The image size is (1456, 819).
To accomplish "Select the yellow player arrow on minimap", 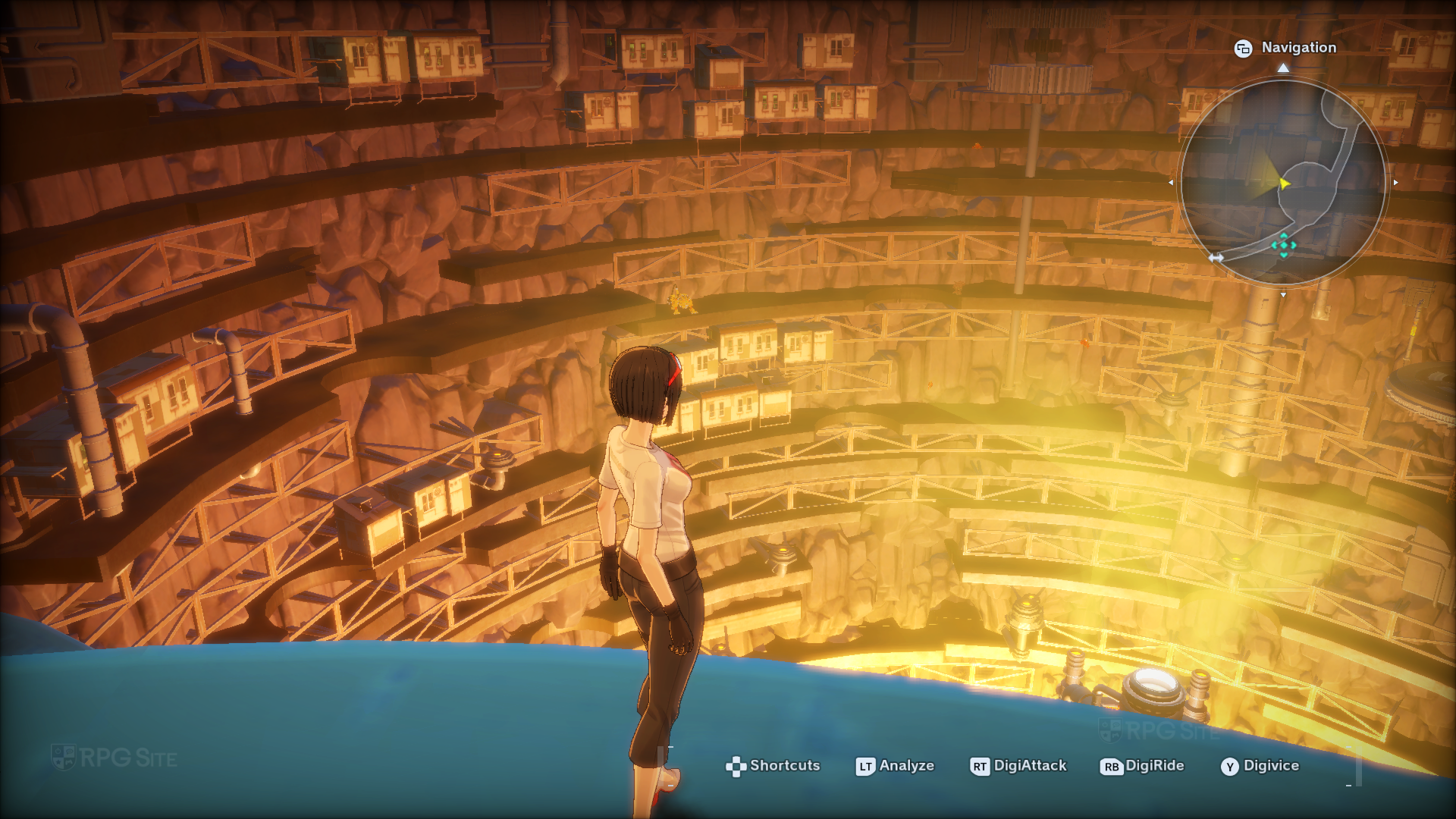I will [1283, 184].
